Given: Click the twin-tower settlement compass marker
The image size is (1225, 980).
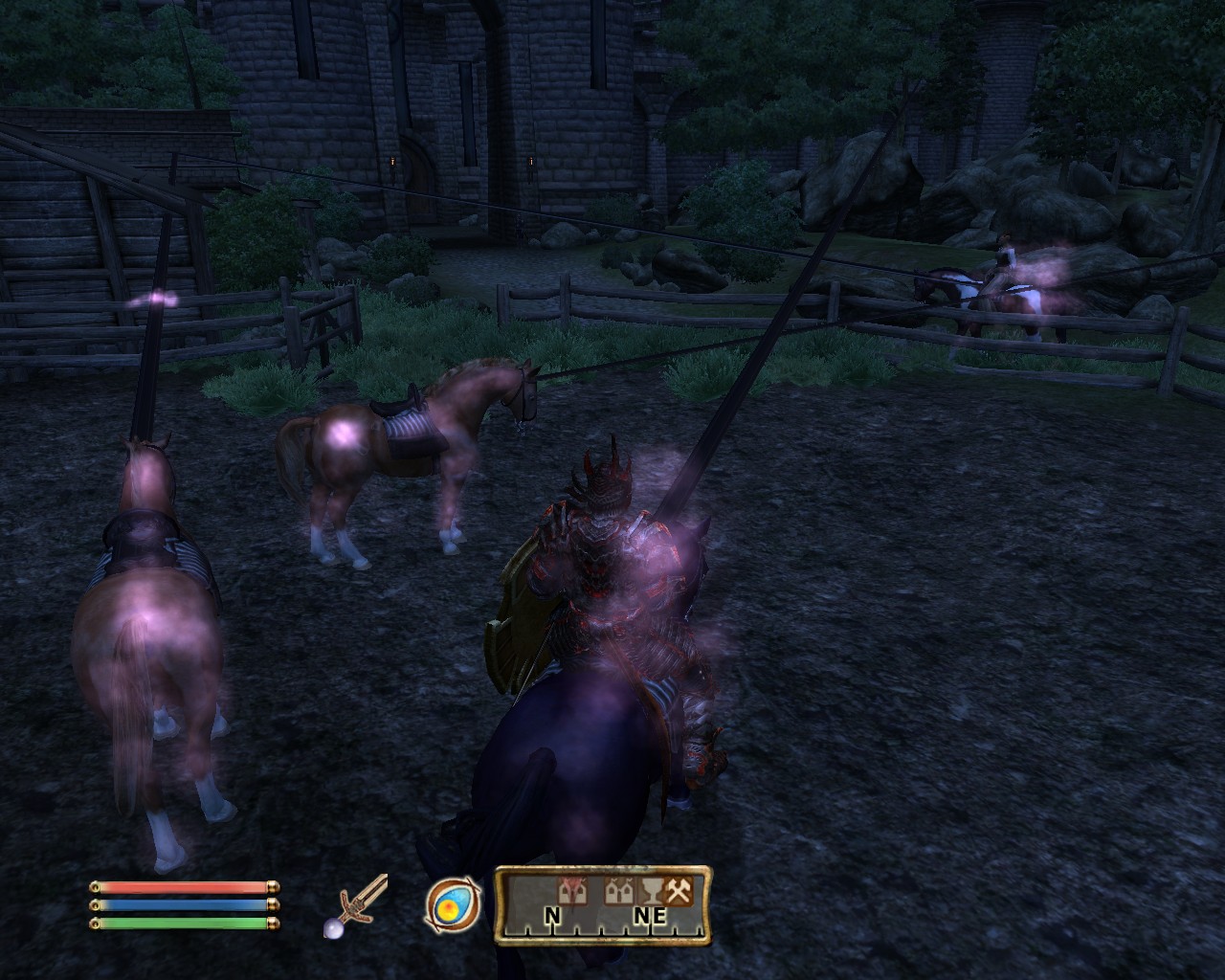Looking at the screenshot, I should click(617, 893).
